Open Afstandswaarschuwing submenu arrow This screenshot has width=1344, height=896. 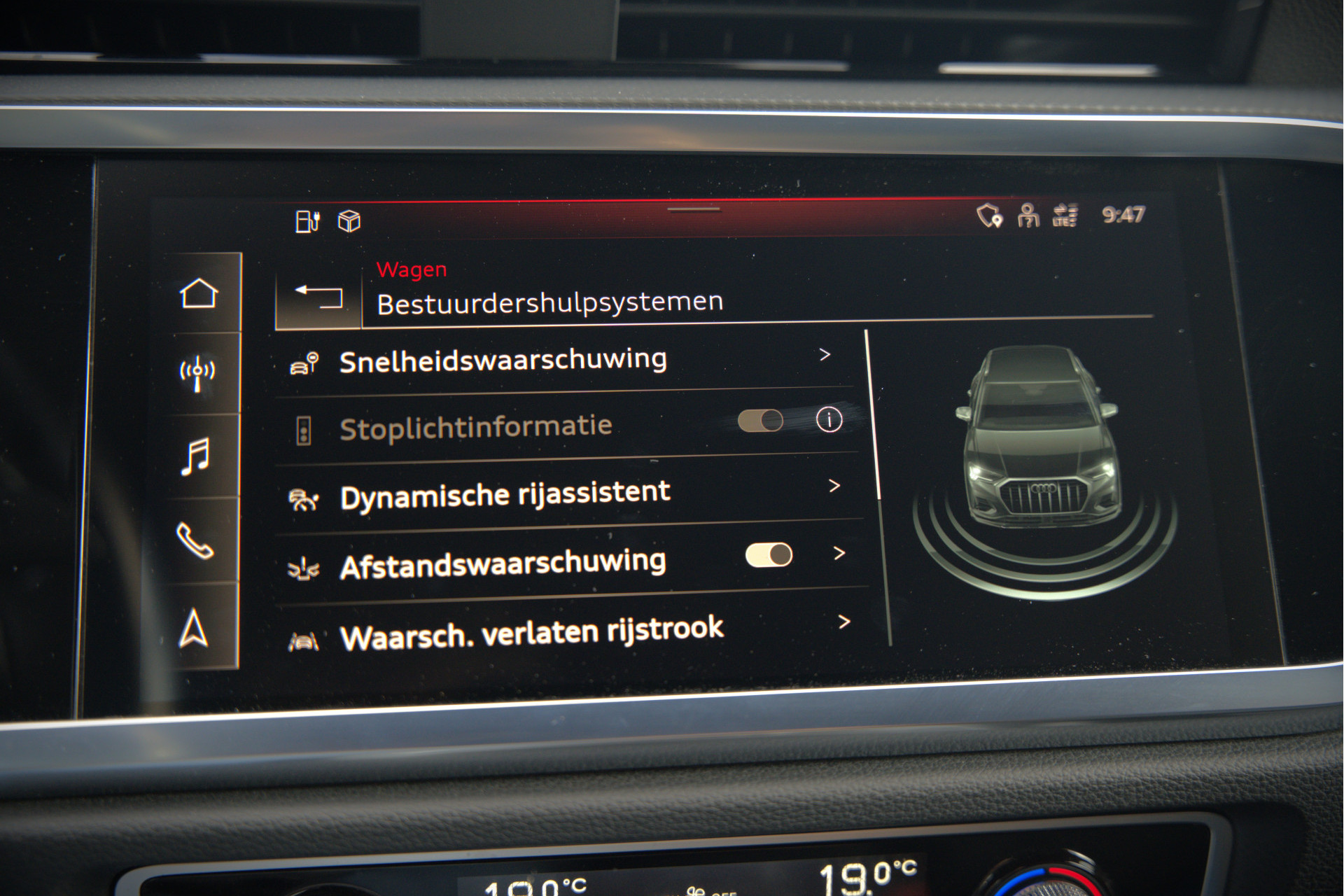pyautogui.click(x=839, y=554)
